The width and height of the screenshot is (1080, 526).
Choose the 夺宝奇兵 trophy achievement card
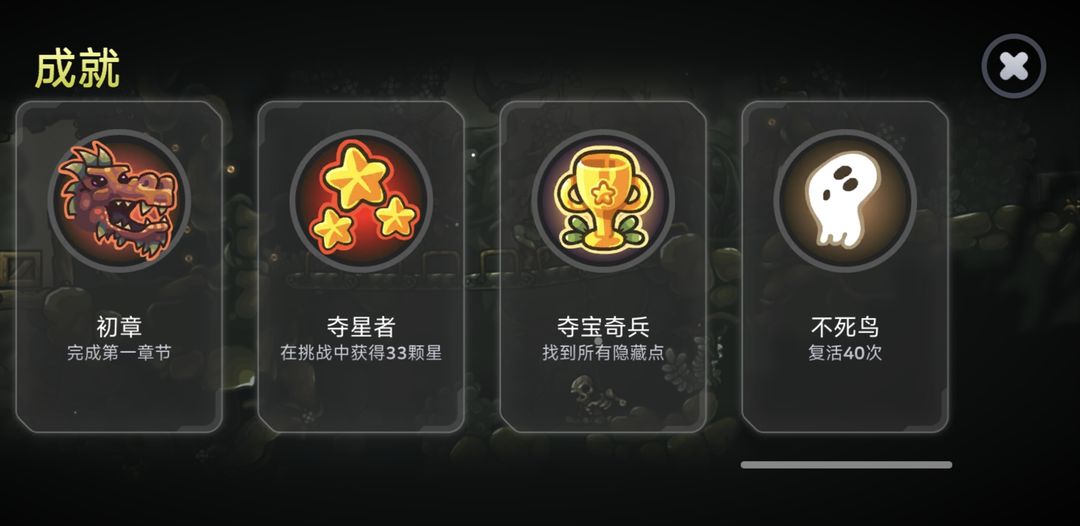603,266
